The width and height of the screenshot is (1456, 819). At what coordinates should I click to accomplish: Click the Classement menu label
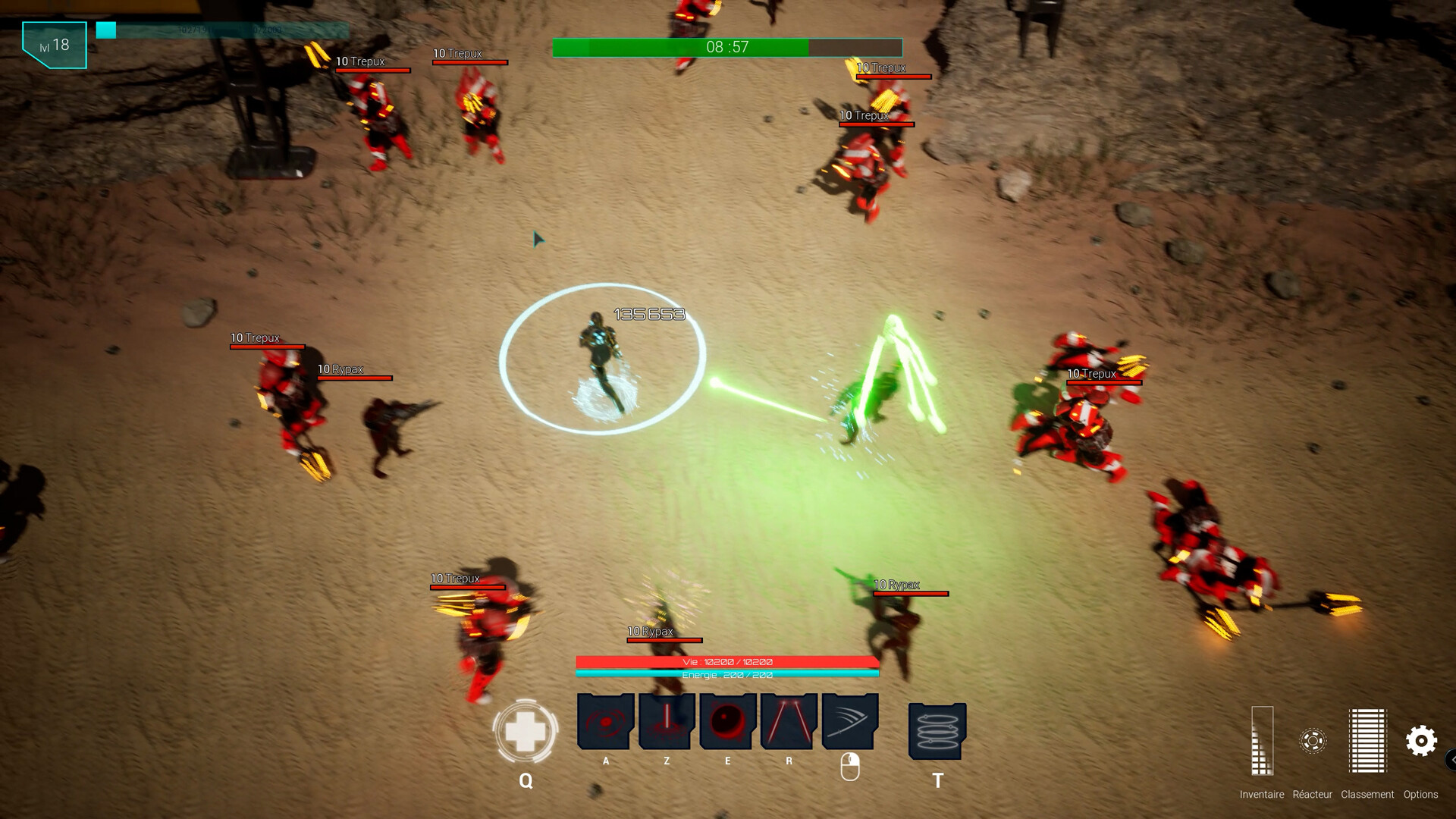(x=1367, y=795)
